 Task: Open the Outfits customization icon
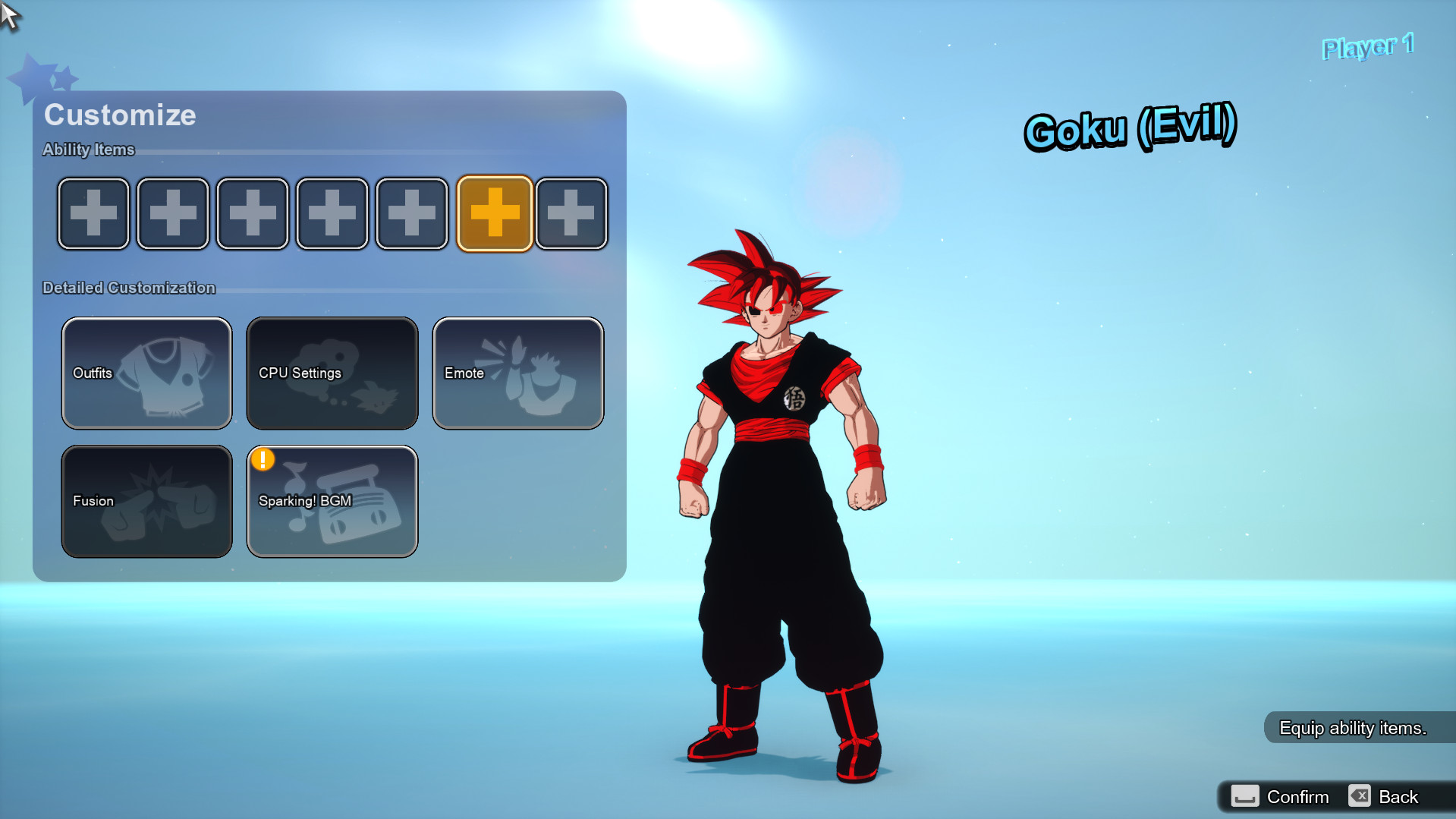(x=146, y=373)
